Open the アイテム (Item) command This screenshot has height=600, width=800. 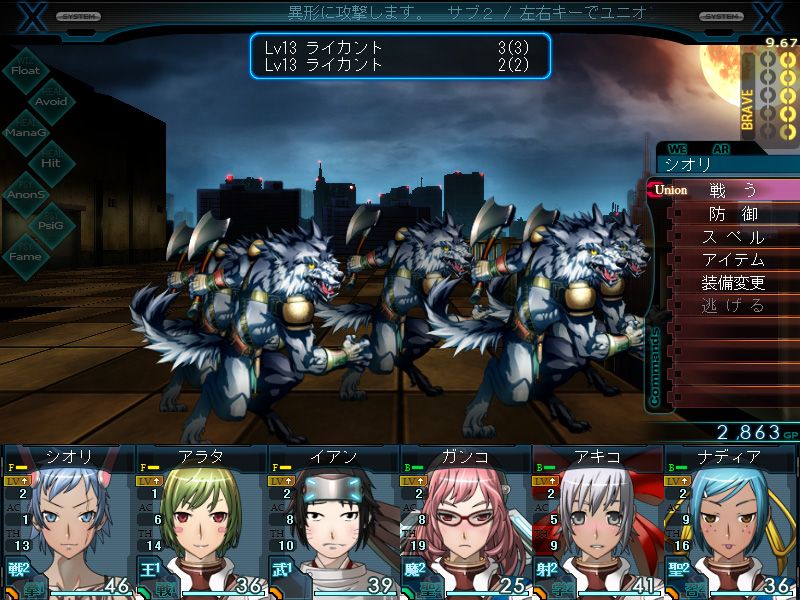coord(733,260)
